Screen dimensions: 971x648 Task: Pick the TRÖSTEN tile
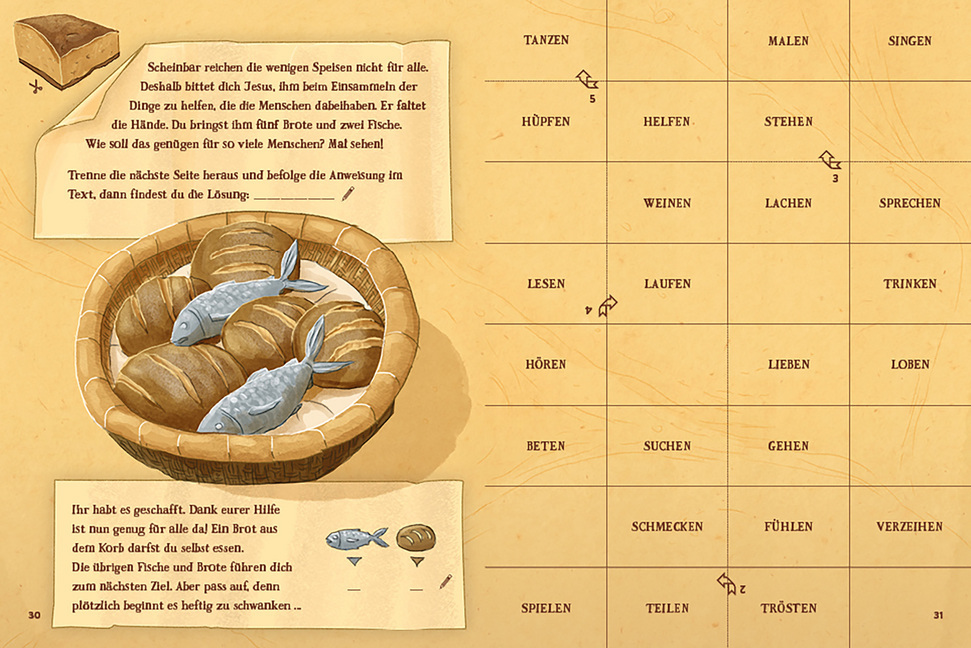point(788,608)
